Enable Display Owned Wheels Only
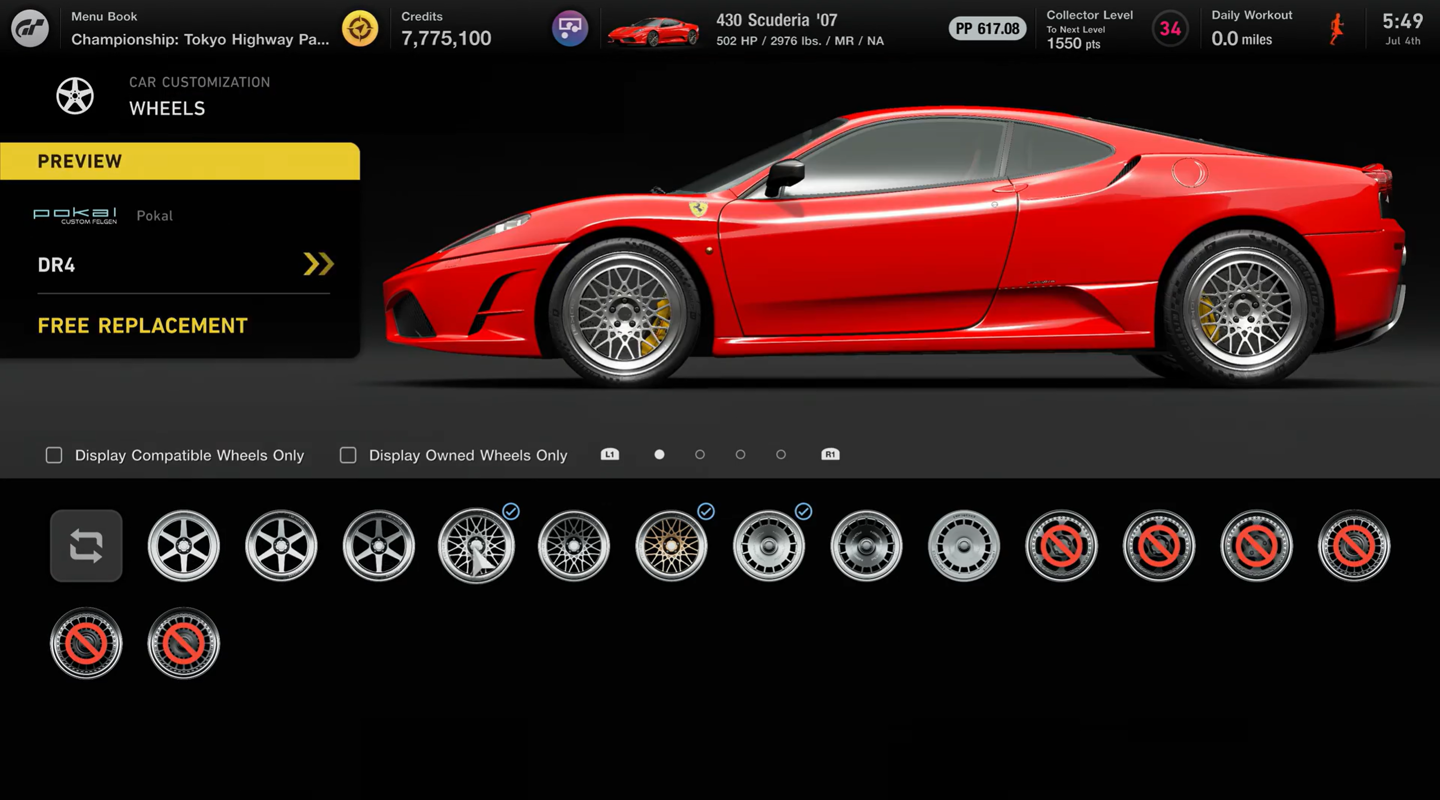Screen dimensions: 1440x800 tap(348, 455)
